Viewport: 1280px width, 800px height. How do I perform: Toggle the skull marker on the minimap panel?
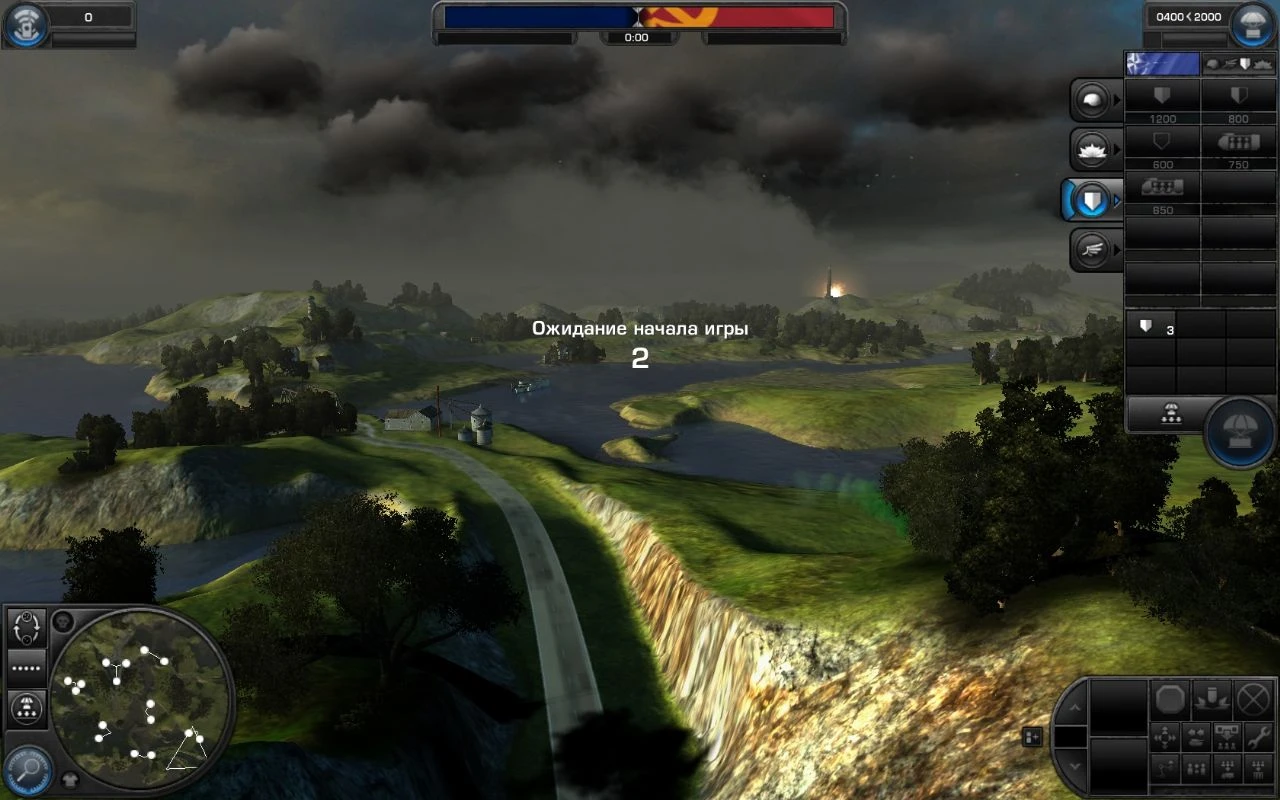click(x=62, y=622)
